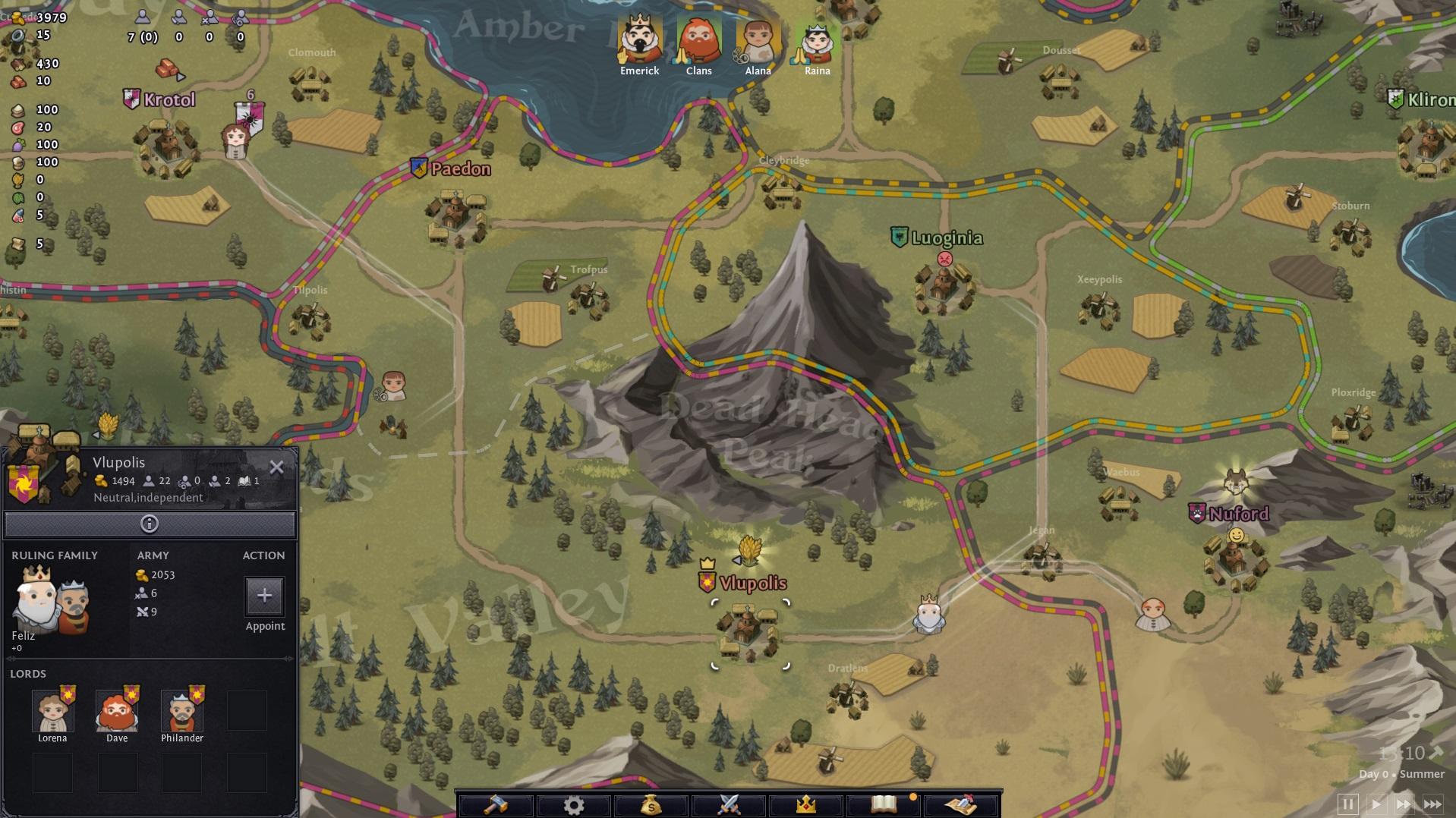Open Alana's character portrait
The height and width of the screenshot is (818, 1456).
(x=758, y=39)
